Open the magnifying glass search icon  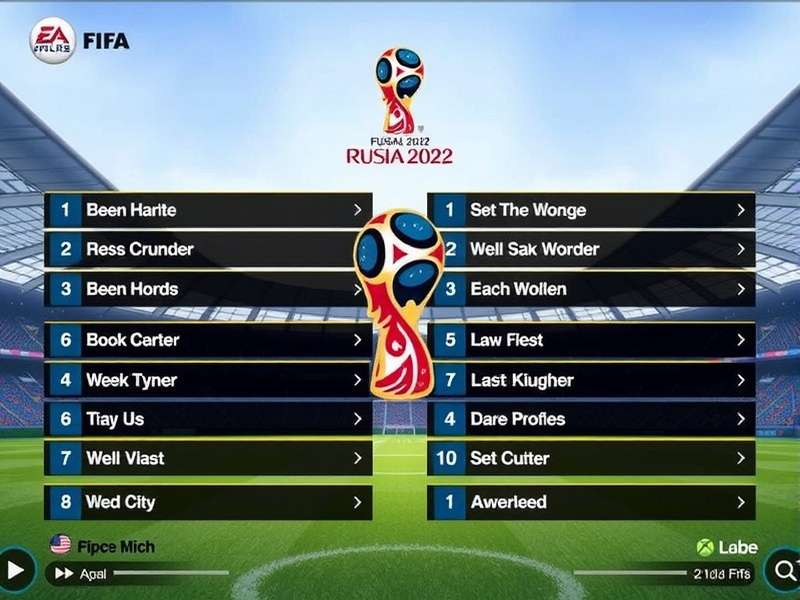coord(782,571)
